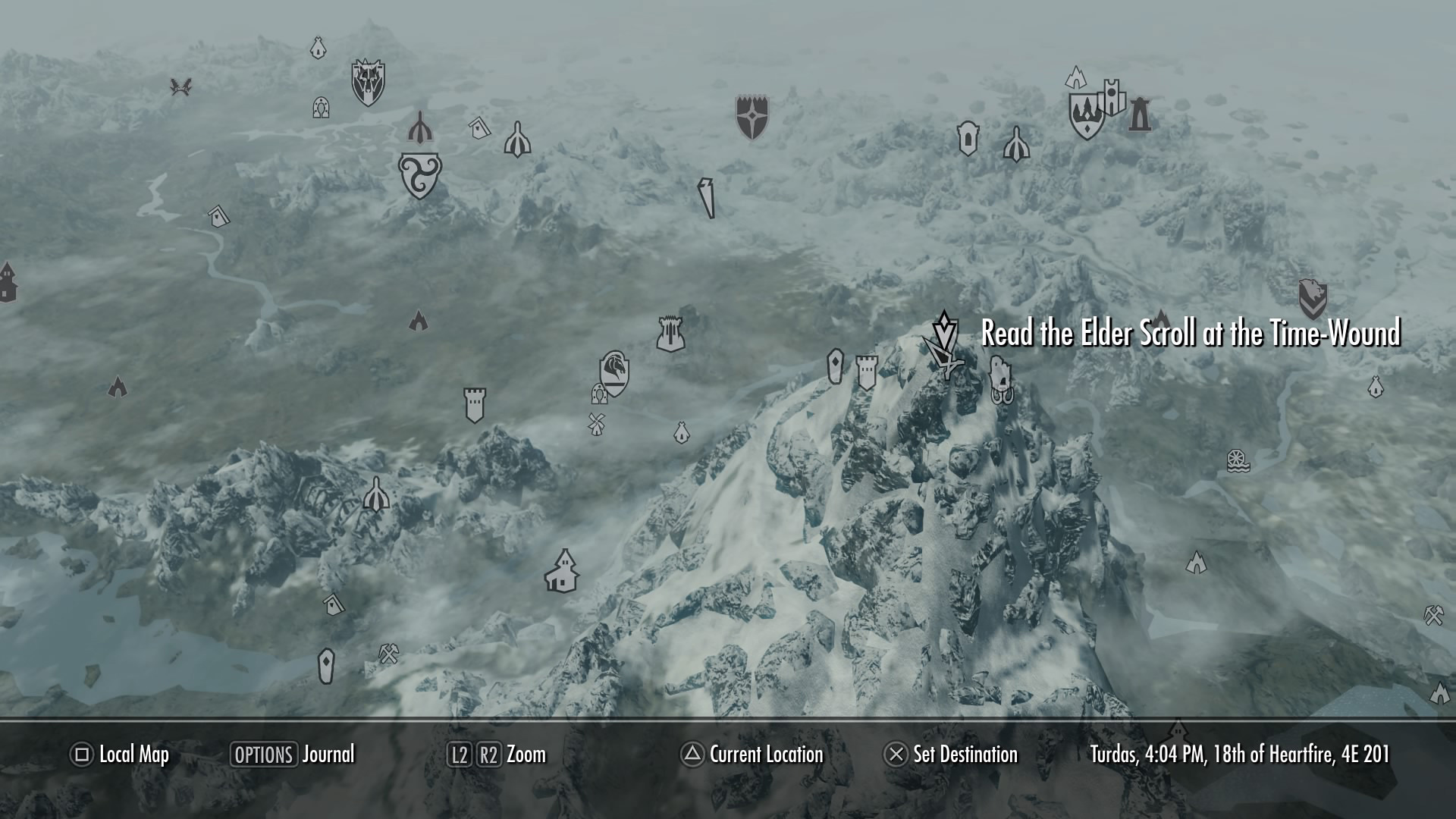Select the Time-Wound quest objective marker
This screenshot has height=819, width=1456.
(x=944, y=328)
